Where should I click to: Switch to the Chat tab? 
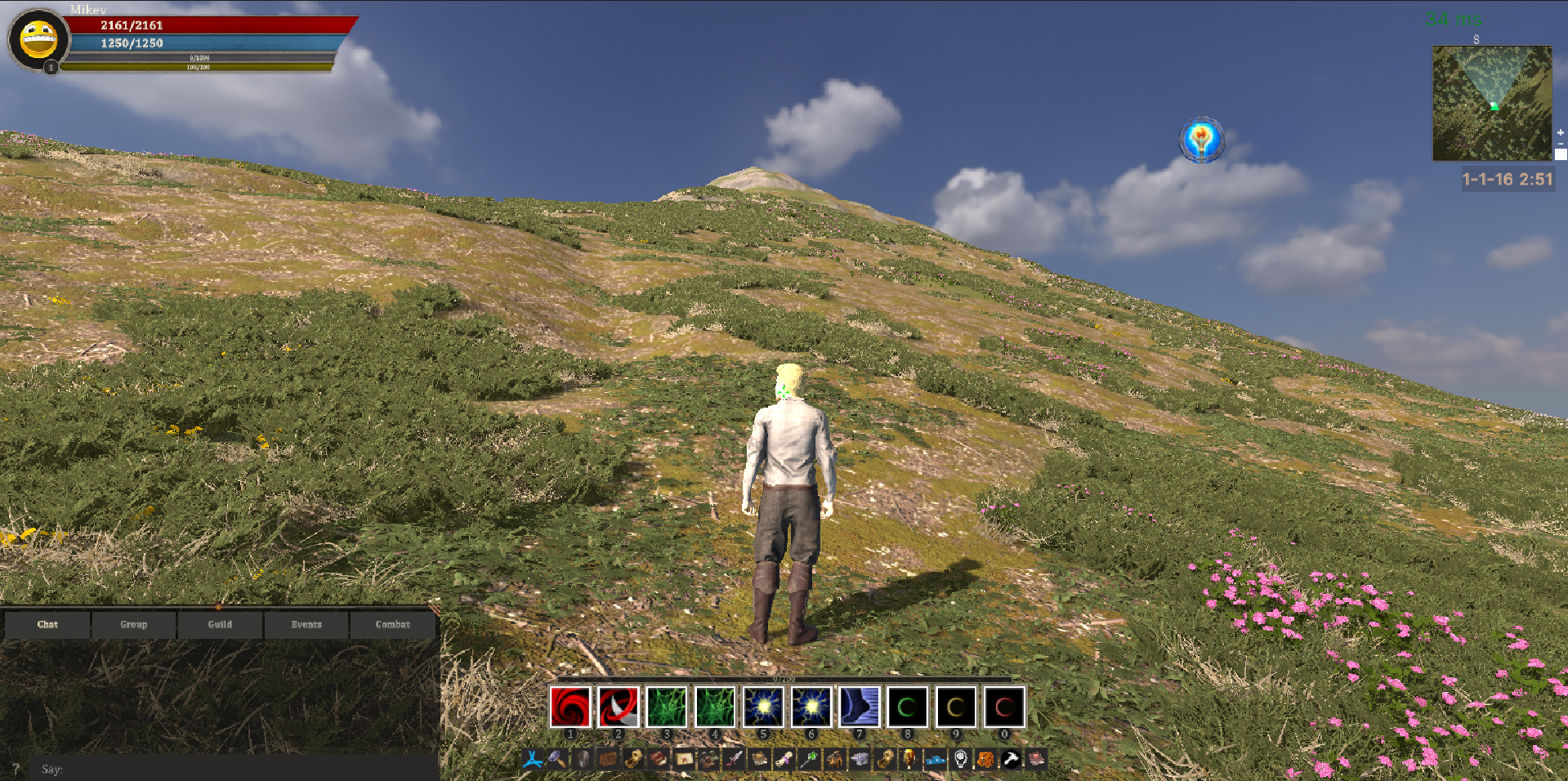click(x=47, y=624)
